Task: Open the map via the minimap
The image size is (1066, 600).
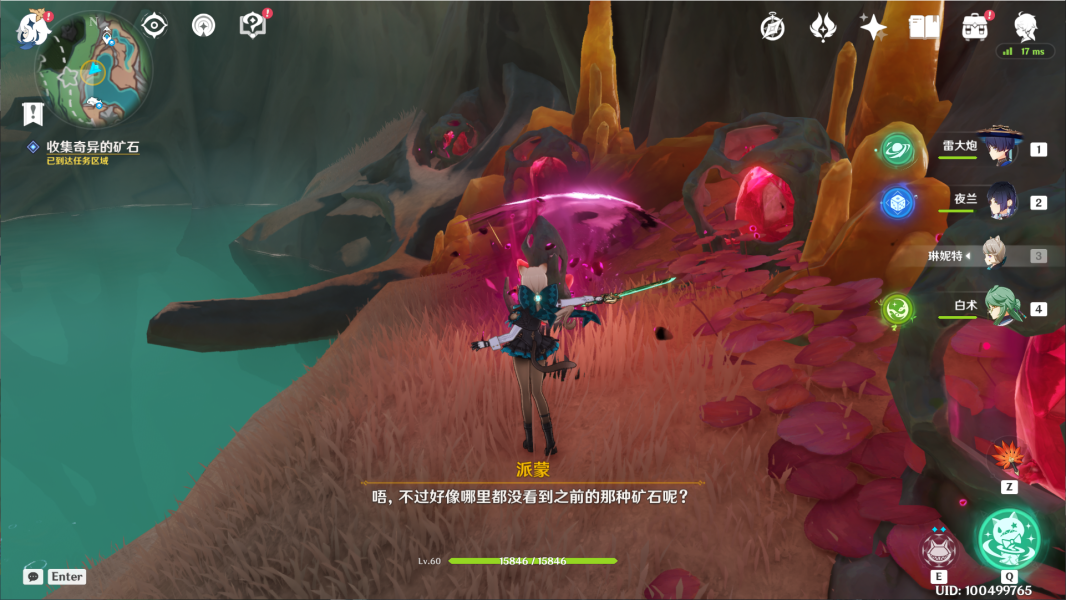Action: tap(94, 68)
